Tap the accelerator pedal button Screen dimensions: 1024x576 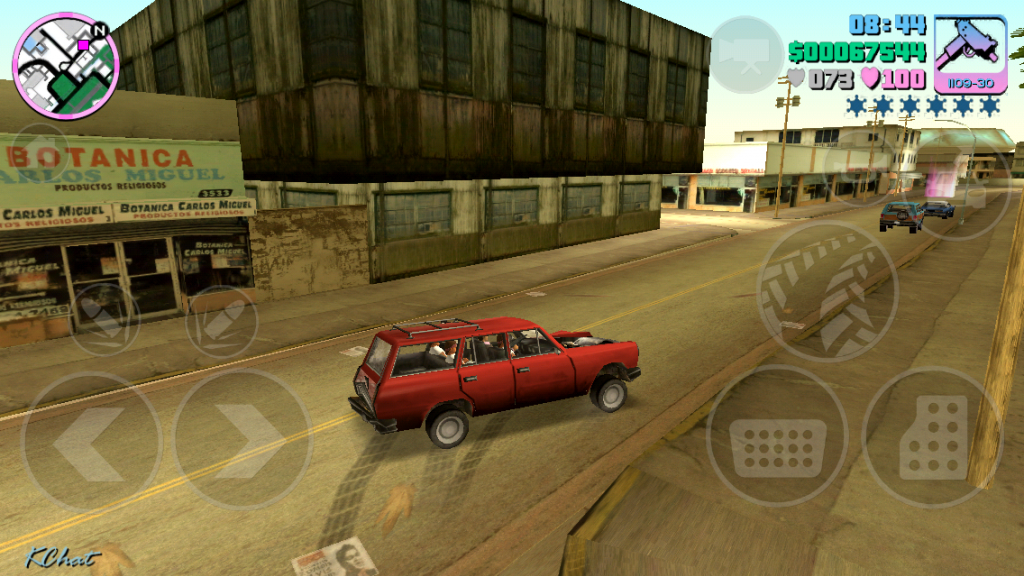pyautogui.click(x=932, y=437)
